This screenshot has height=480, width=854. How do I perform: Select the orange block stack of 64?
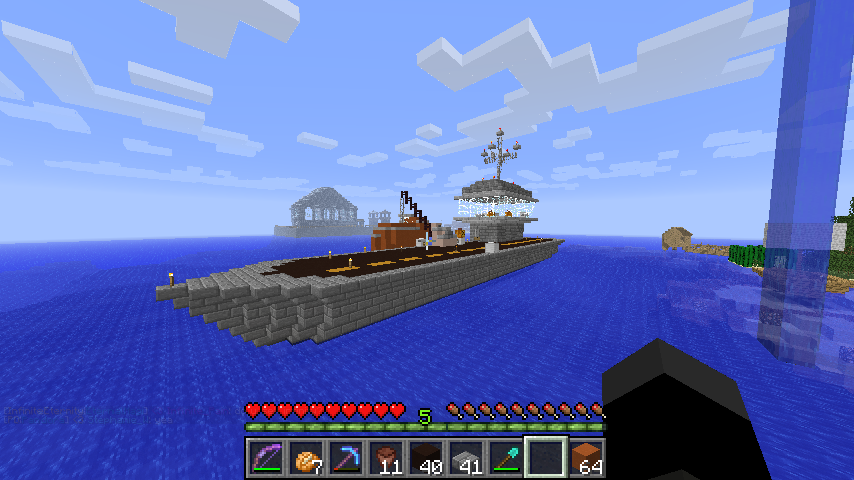point(586,458)
